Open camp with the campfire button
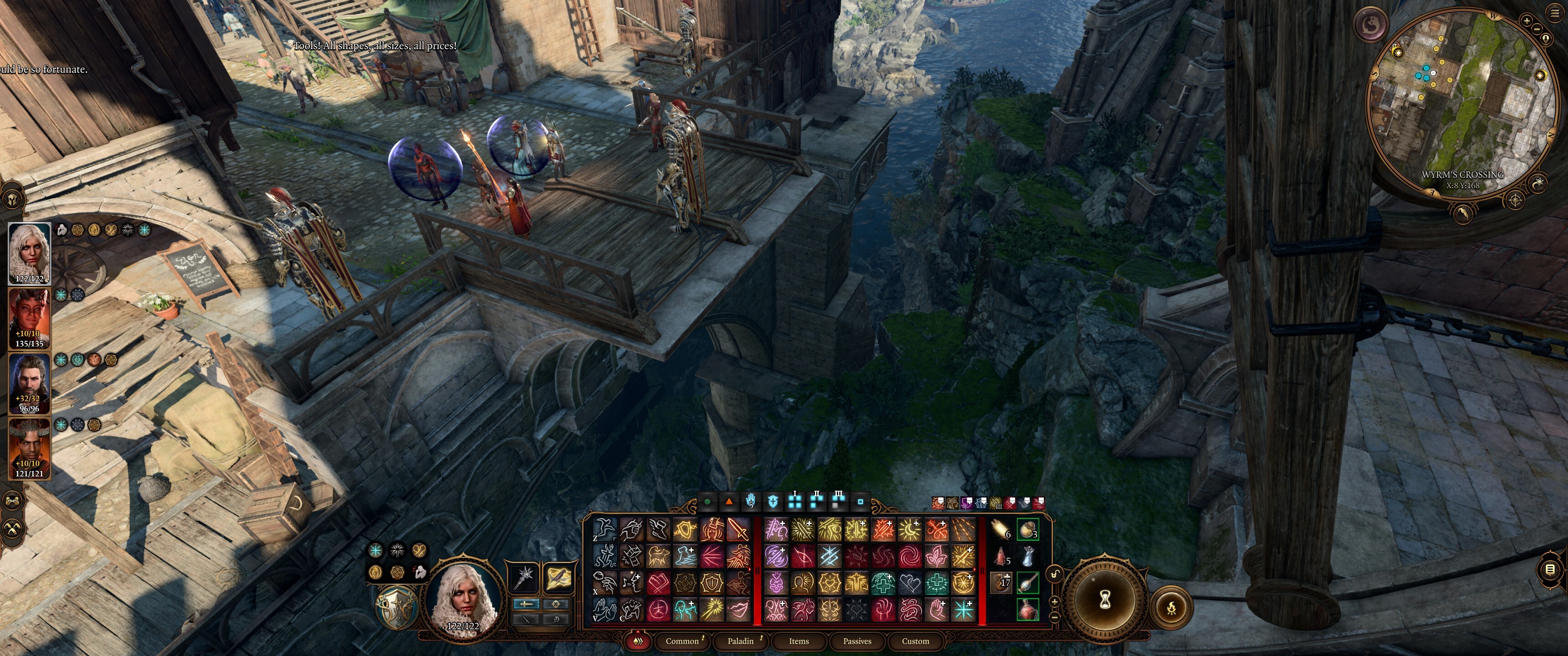 [1172, 607]
